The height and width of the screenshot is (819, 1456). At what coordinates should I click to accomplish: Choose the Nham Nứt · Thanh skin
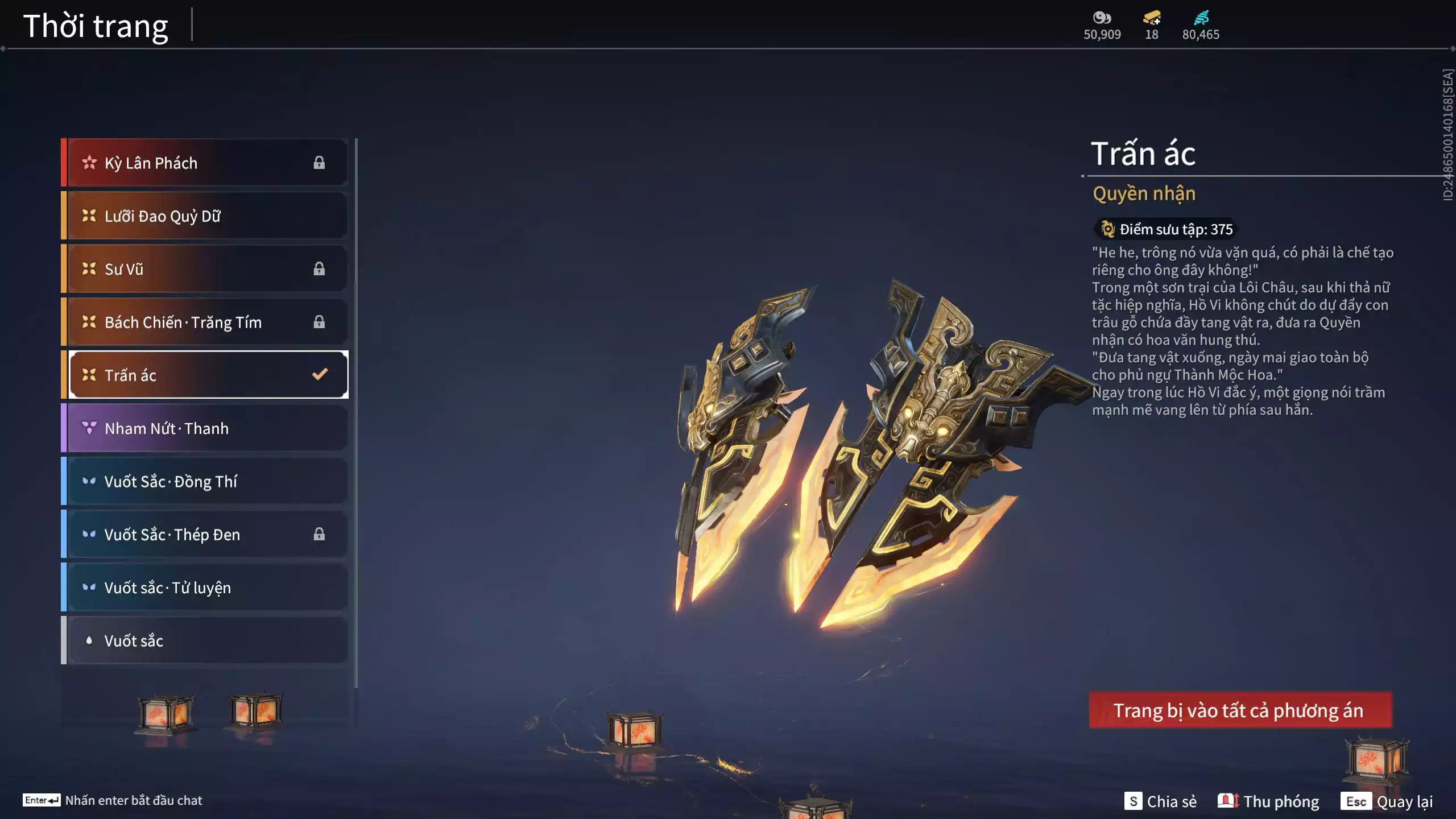click(205, 428)
